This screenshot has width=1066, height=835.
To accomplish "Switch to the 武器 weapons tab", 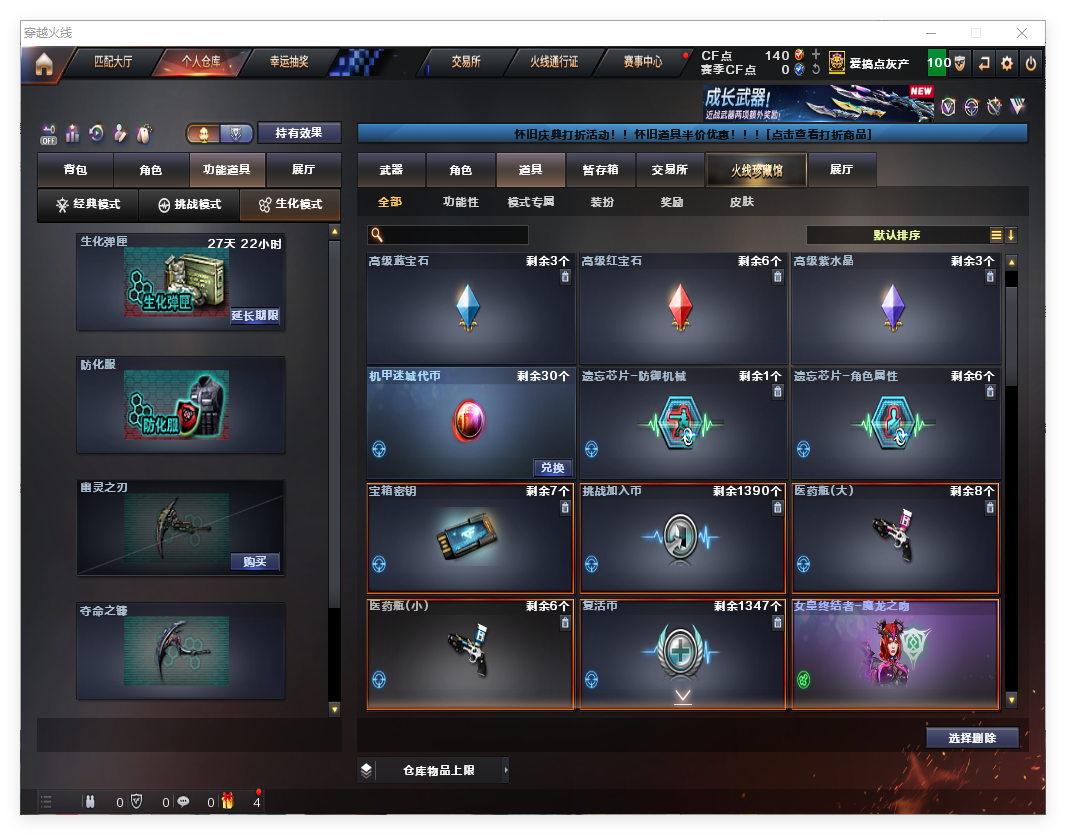I will [x=391, y=170].
